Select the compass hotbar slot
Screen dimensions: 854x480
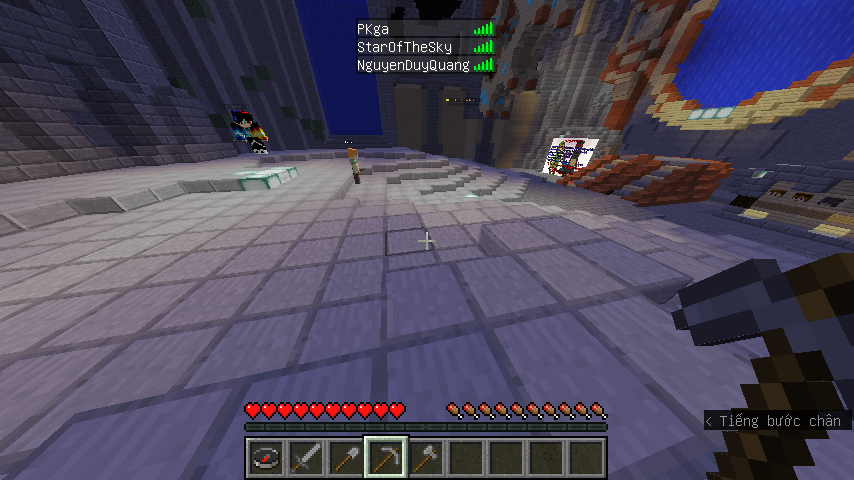click(265, 458)
